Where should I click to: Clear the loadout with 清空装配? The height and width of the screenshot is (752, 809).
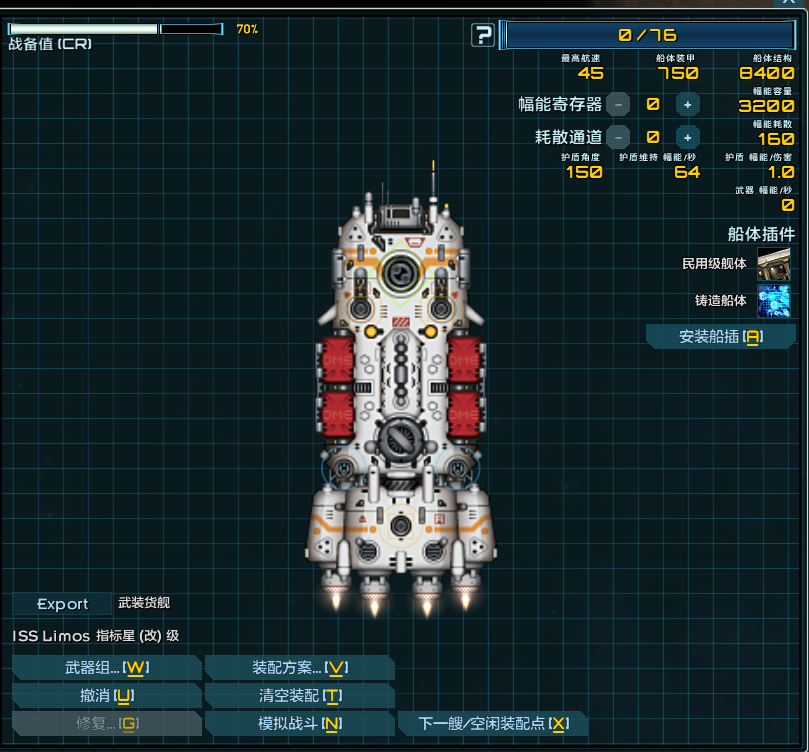299,696
